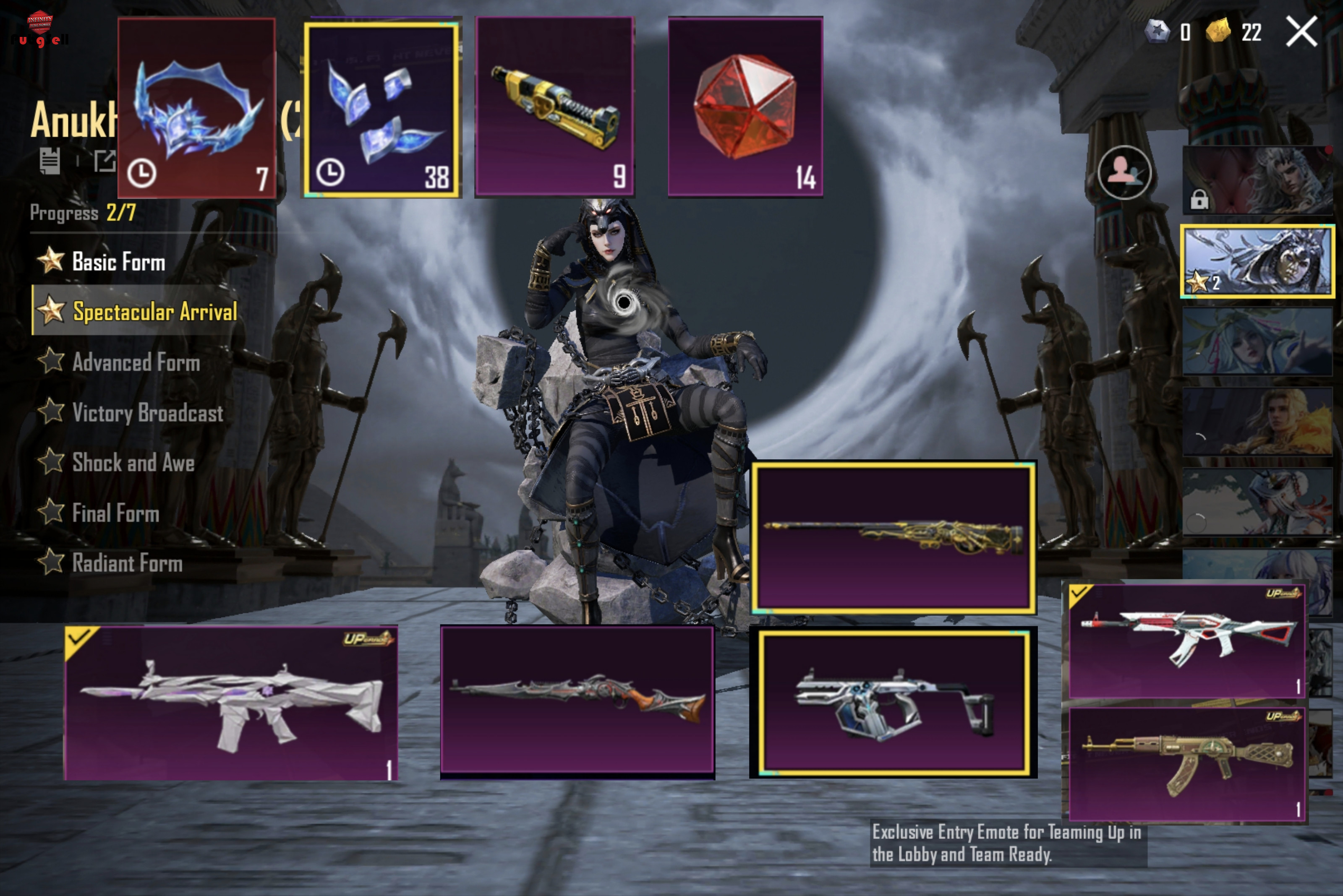Open the Victory Broadcast level

147,413
